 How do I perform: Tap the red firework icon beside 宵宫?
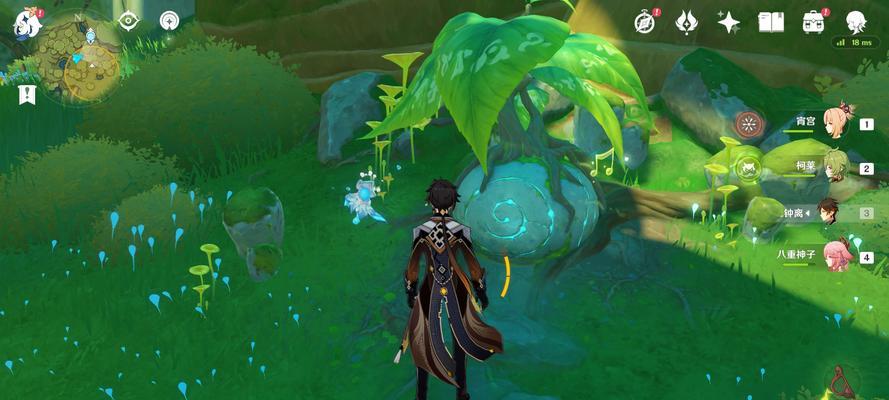(746, 124)
